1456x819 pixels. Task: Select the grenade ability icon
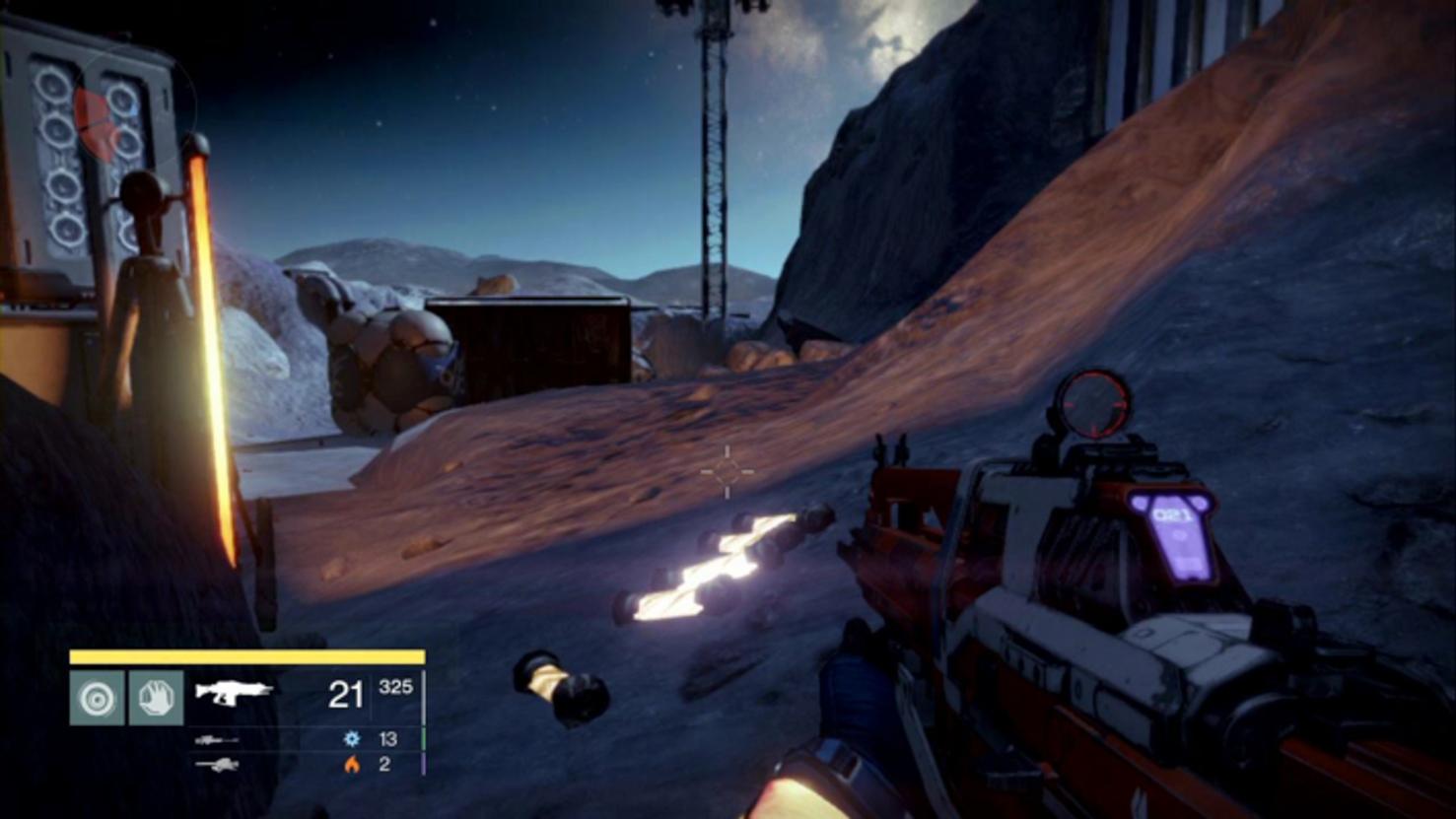[x=97, y=698]
